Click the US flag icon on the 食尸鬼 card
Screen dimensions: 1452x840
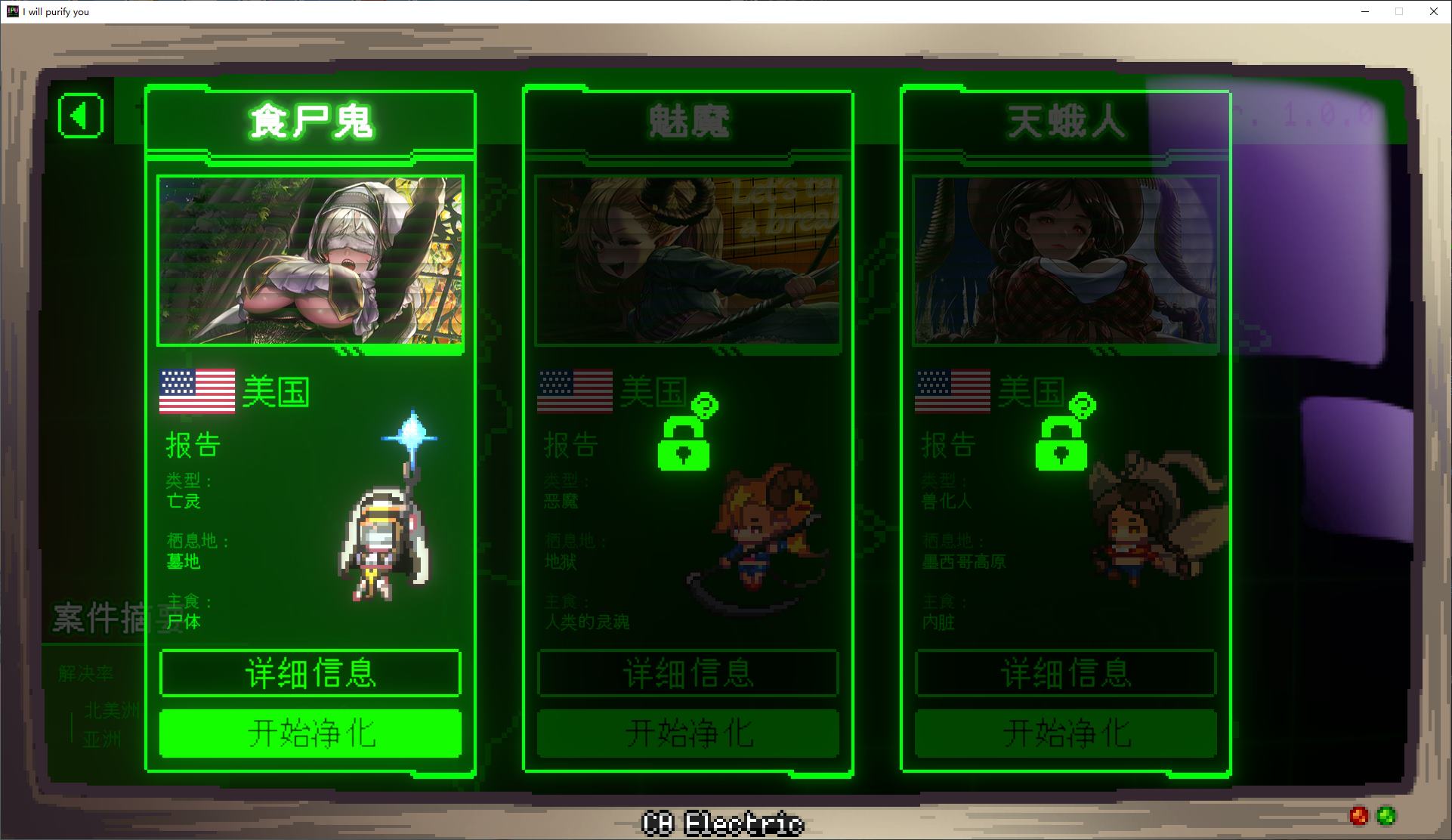click(197, 391)
